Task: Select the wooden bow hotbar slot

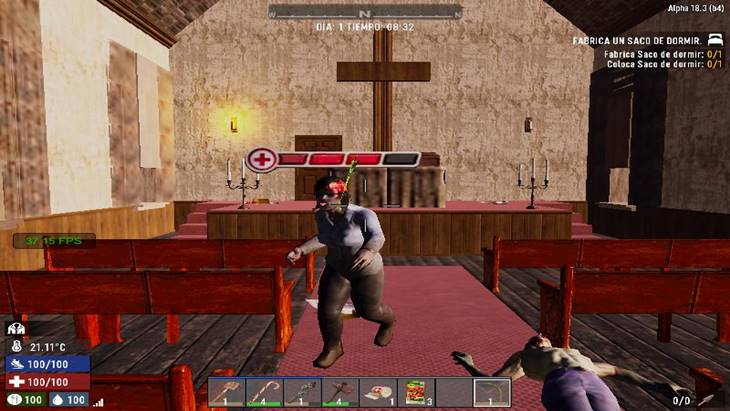Action: pos(492,392)
